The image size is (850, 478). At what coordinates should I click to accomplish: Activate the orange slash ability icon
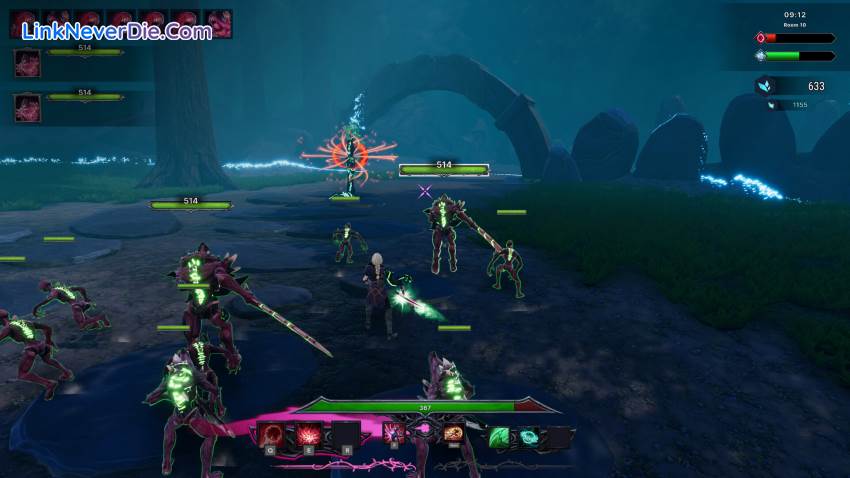[x=453, y=432]
